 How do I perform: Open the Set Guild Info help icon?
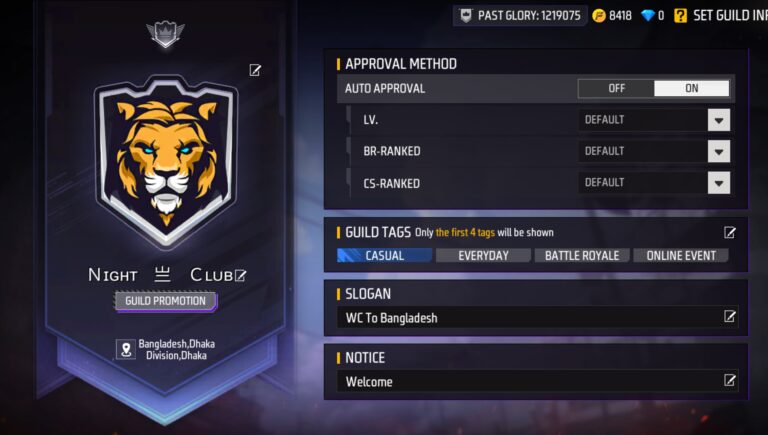coord(680,15)
